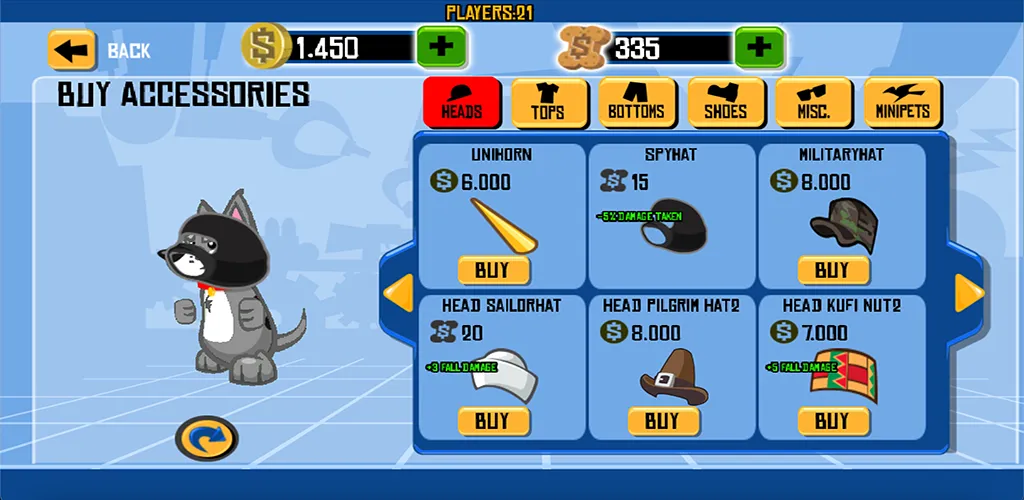1024x500 pixels.
Task: Switch to the Heads tab
Action: pyautogui.click(x=461, y=103)
